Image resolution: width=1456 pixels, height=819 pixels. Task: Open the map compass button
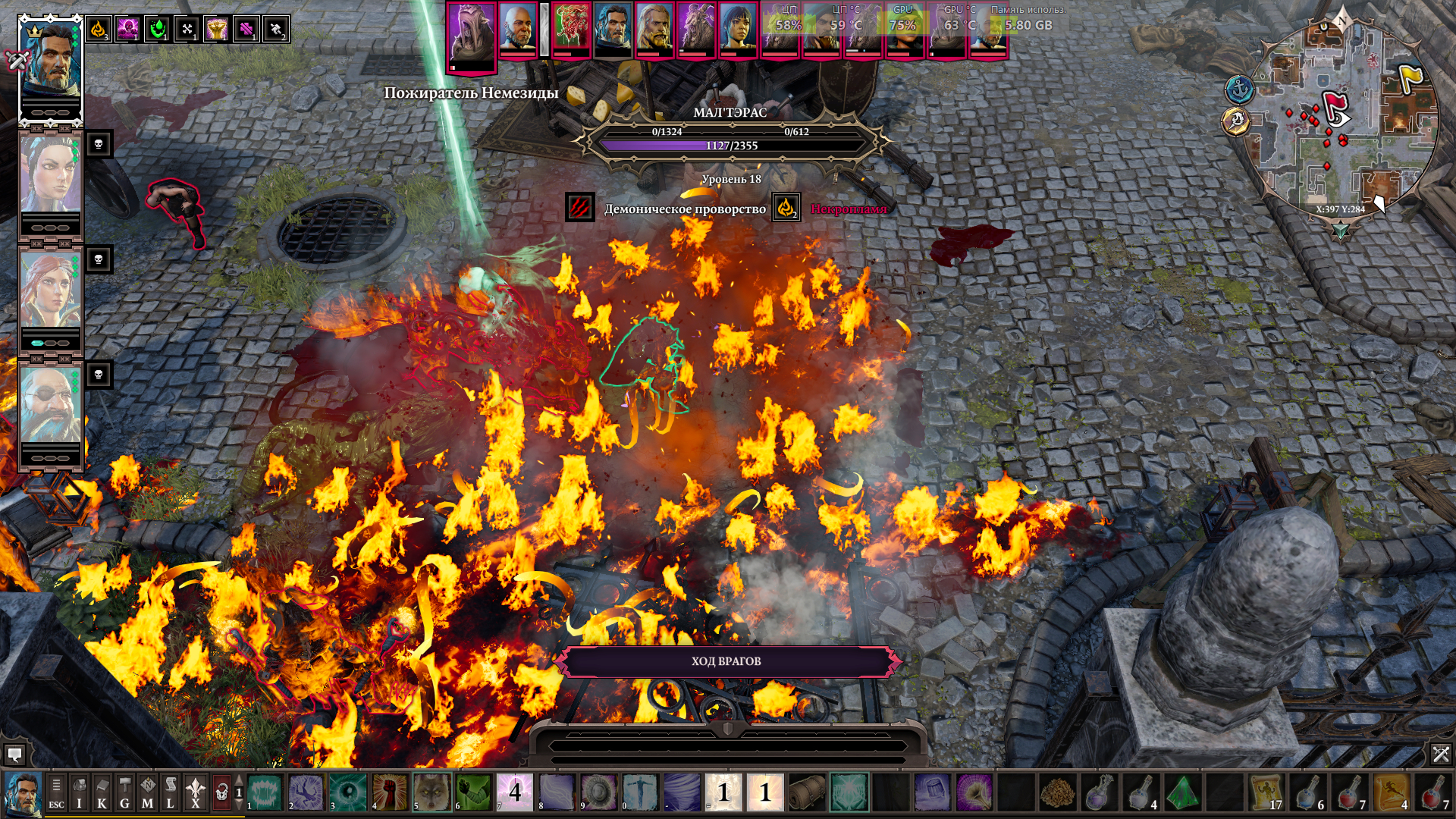(x=147, y=793)
